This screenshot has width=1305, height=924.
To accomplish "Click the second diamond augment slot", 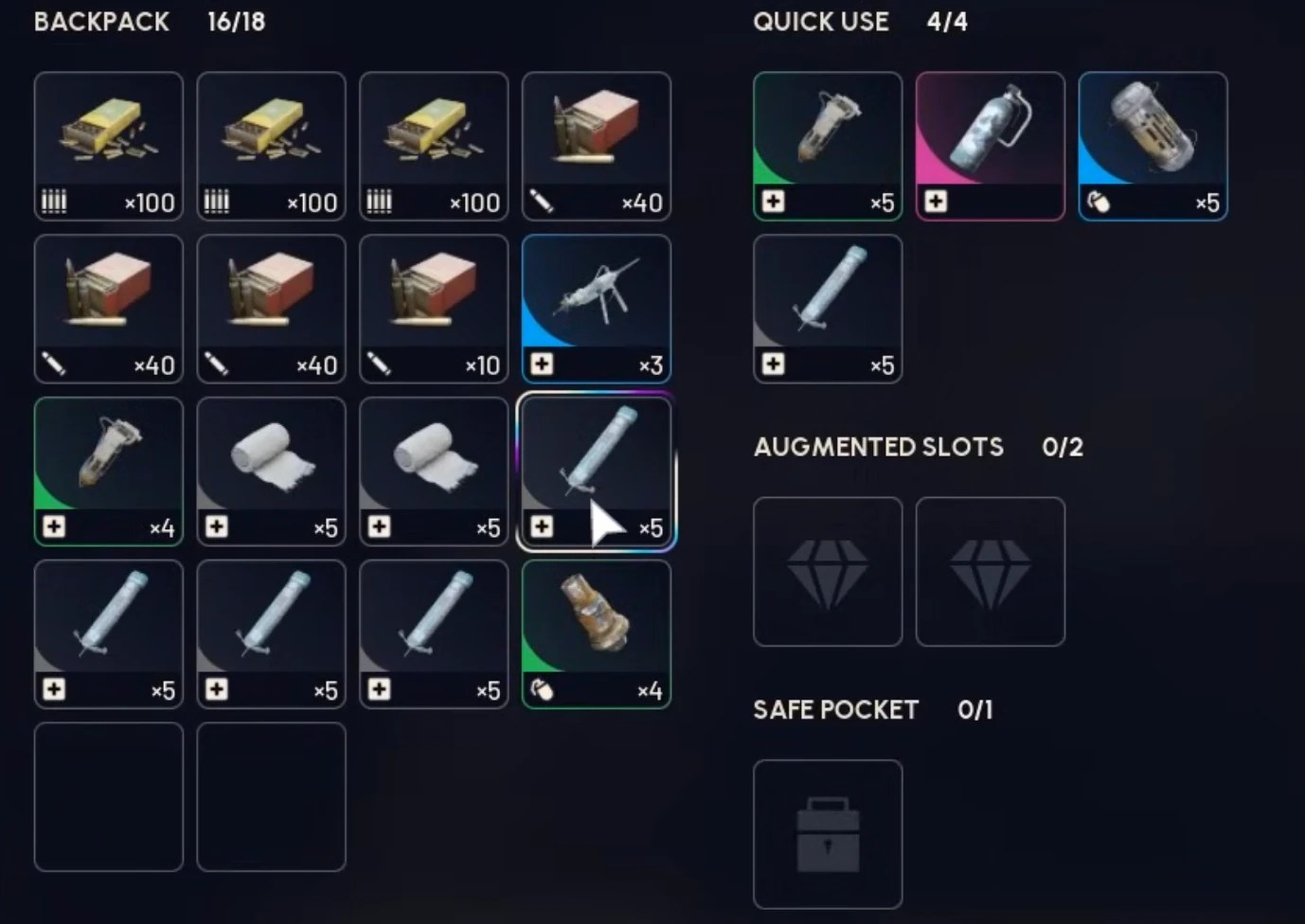I will tap(990, 571).
